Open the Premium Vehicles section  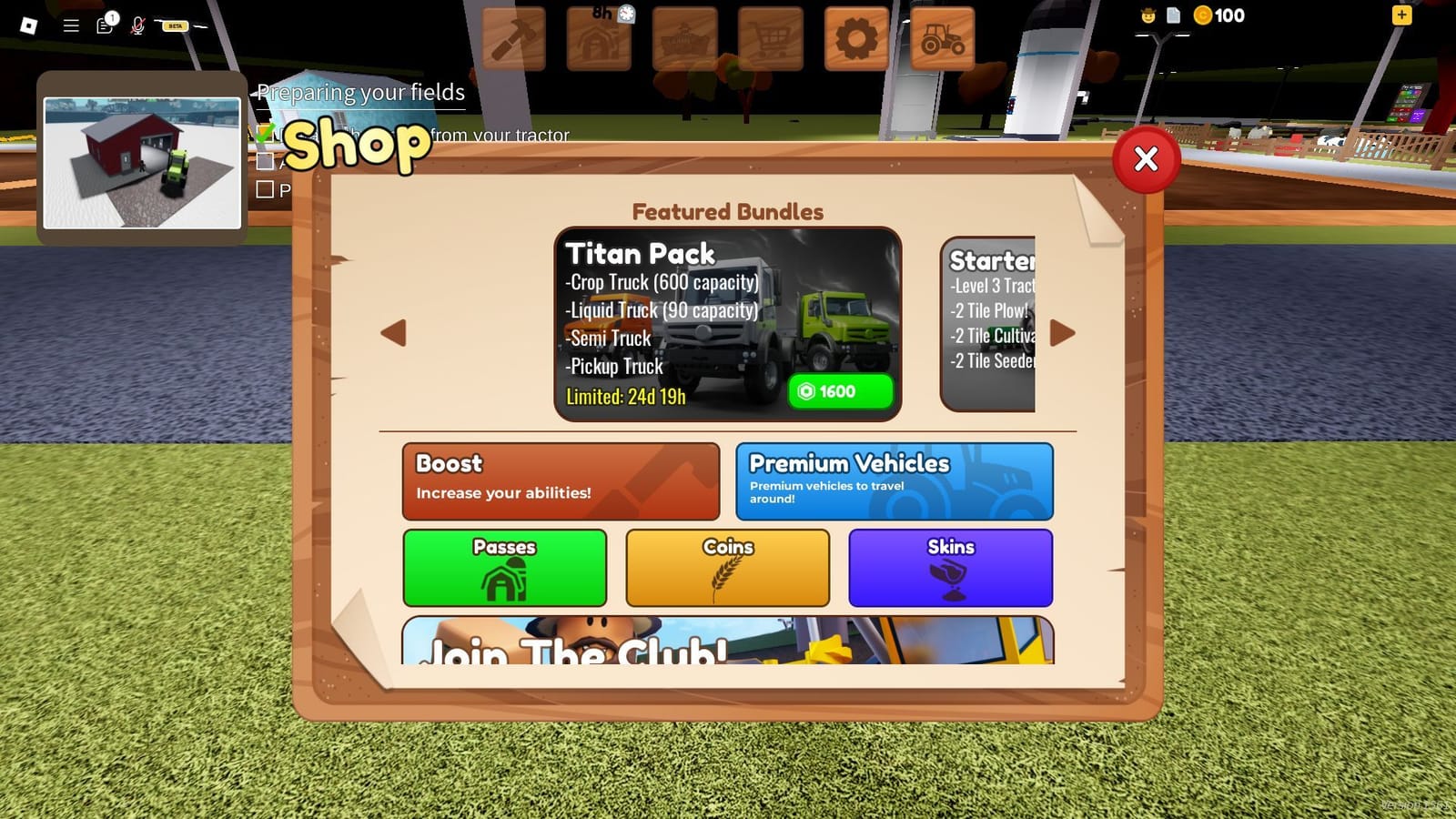(x=895, y=480)
